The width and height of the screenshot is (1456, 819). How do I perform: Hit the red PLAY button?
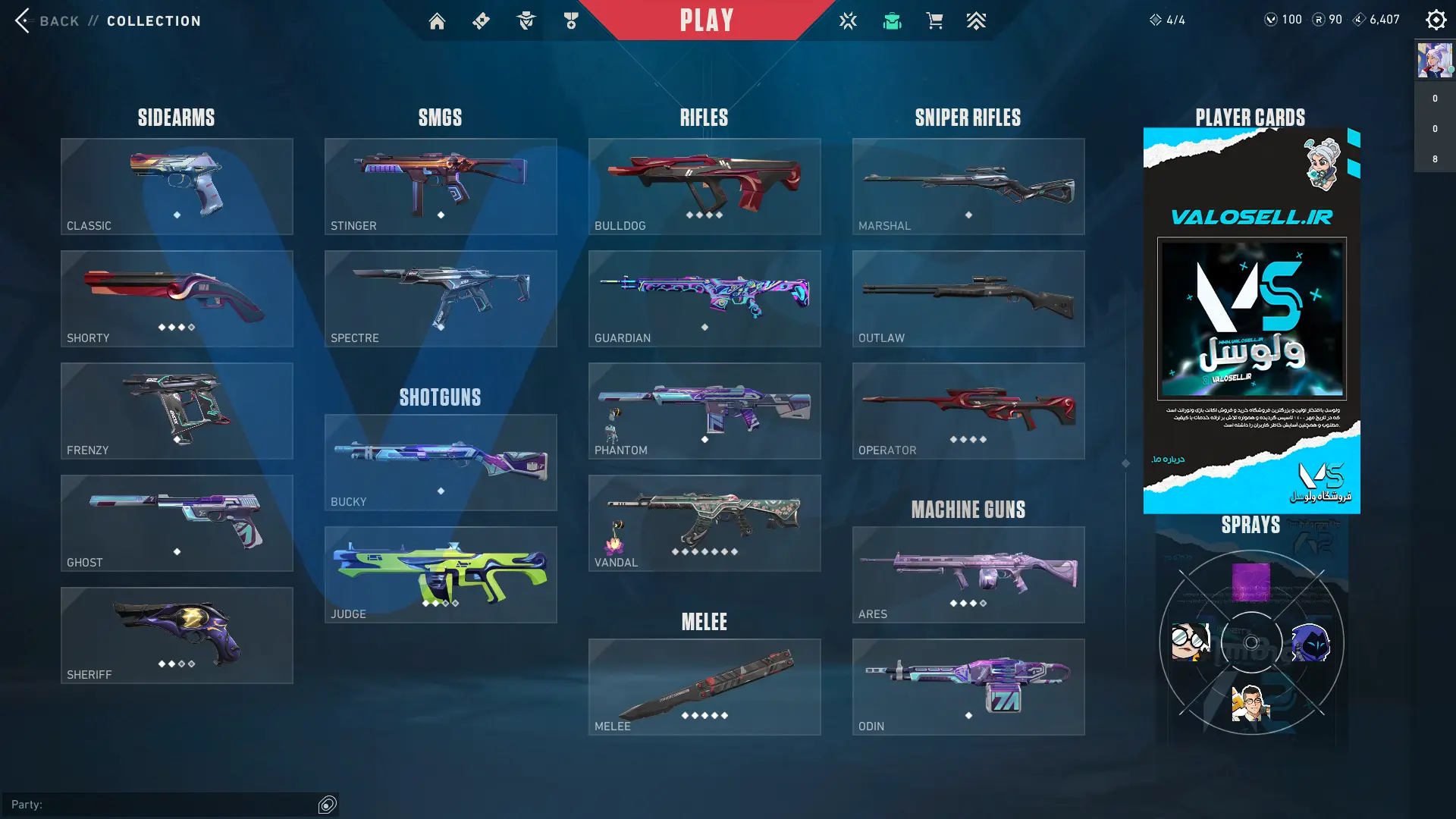coord(706,20)
